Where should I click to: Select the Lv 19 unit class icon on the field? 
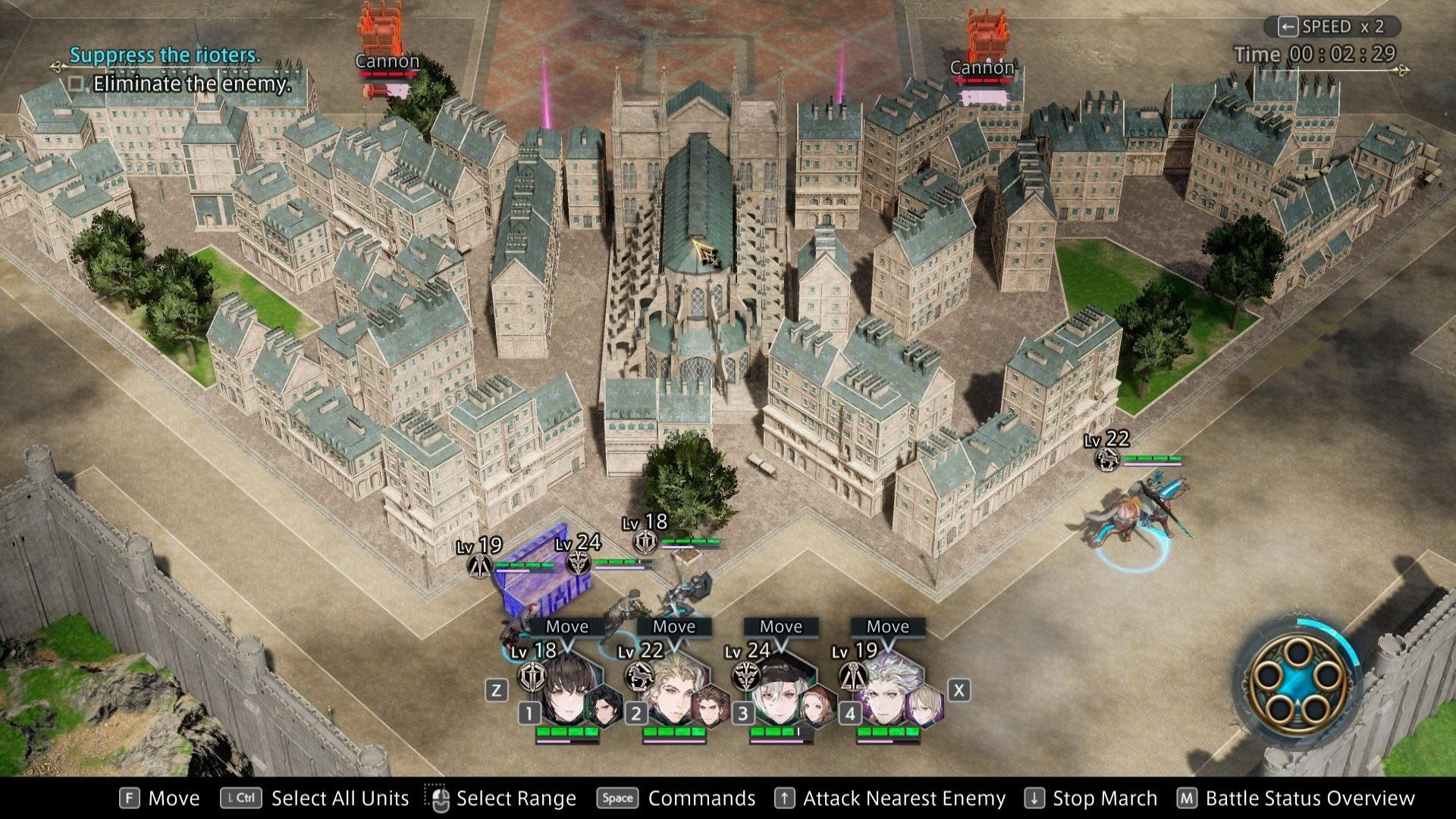click(x=478, y=566)
